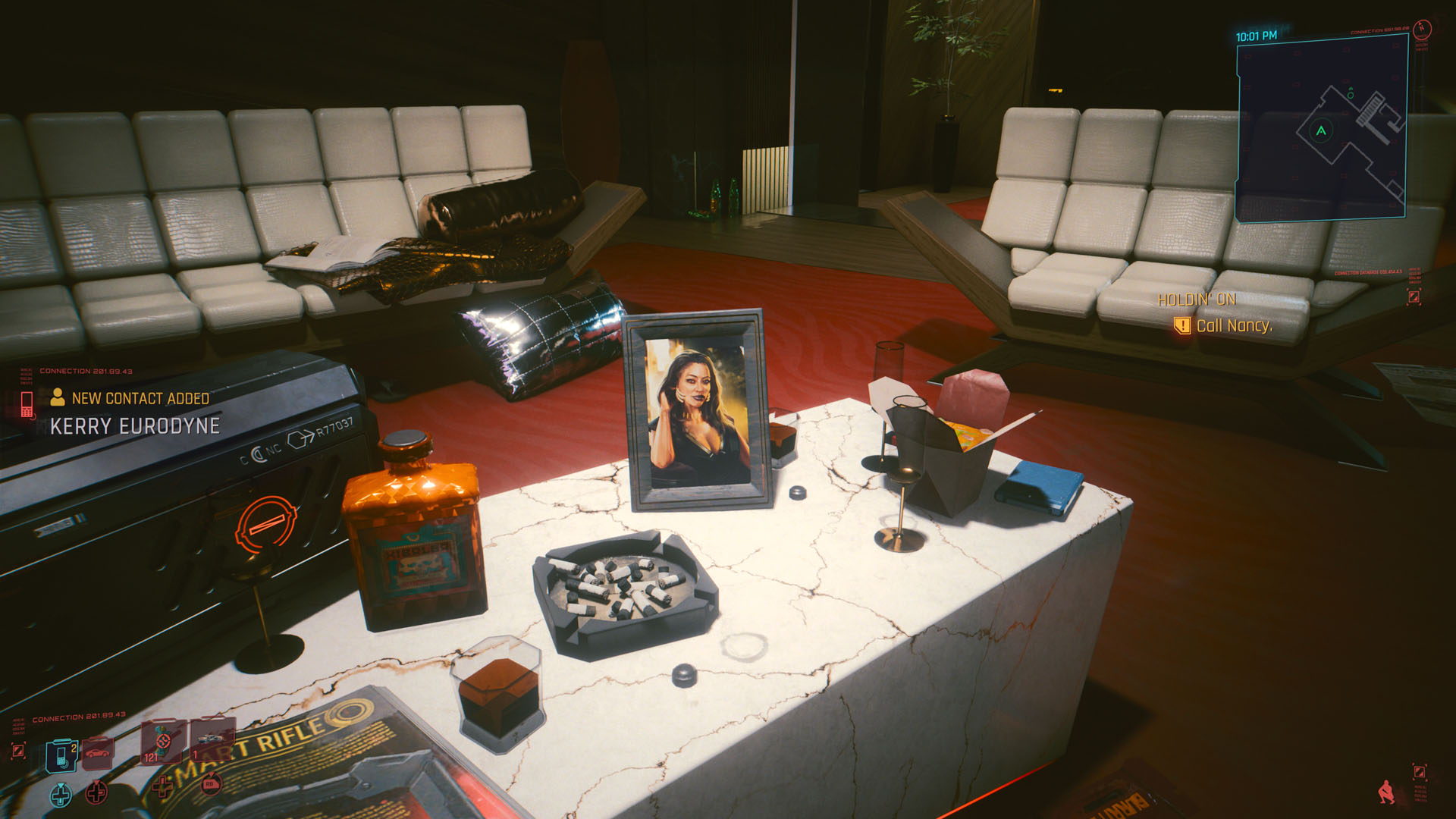The image size is (1456, 819).
Task: Open the minimap
Action: (1322, 130)
